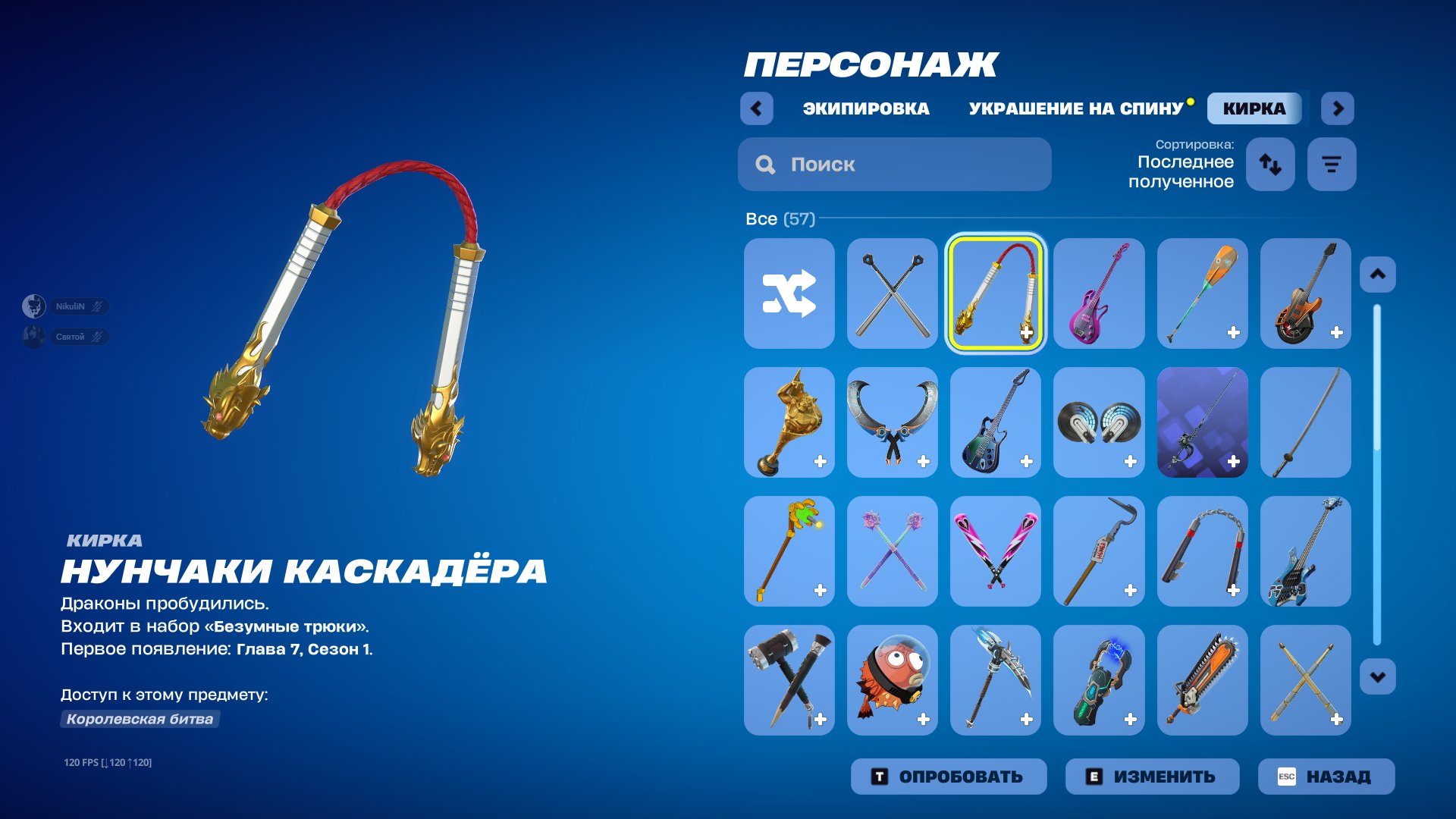
Task: Select the chainsaw sword pickaxe
Action: point(1202,679)
